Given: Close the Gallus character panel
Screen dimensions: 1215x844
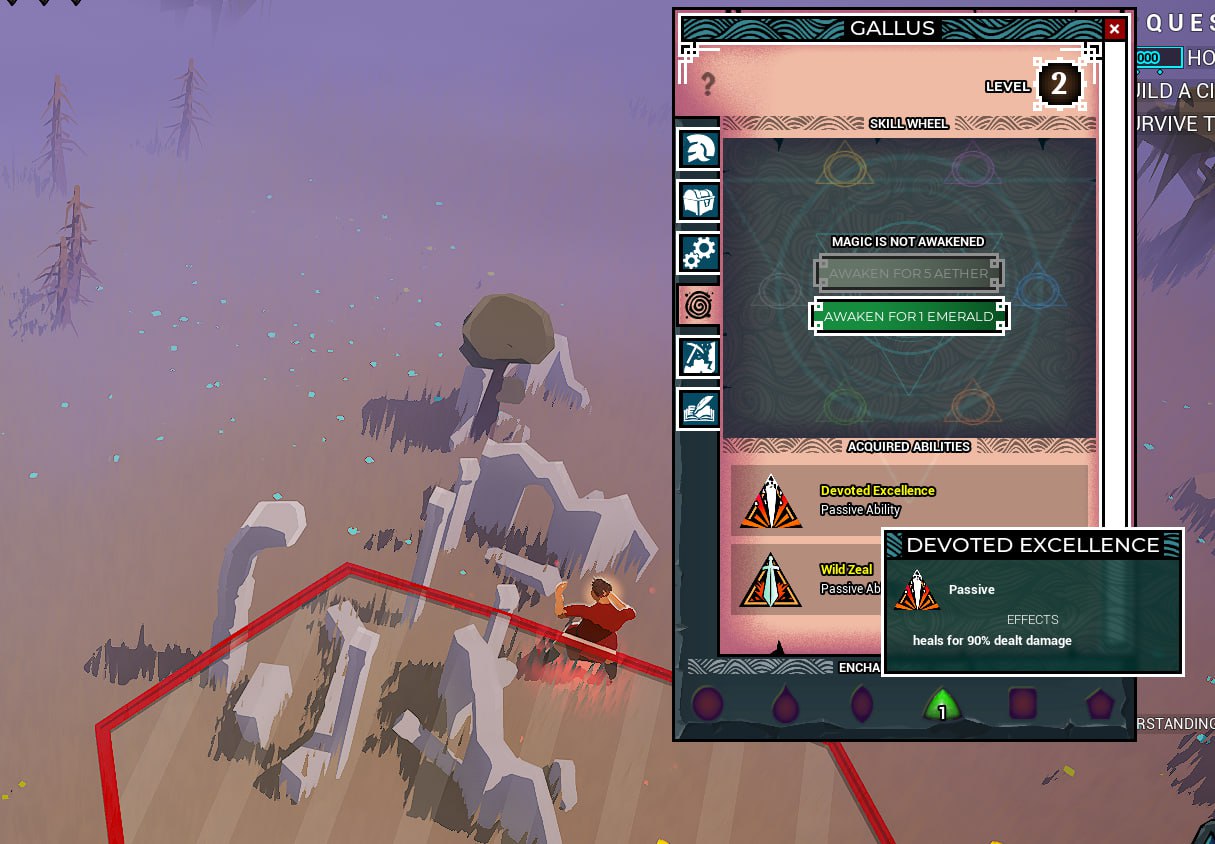Looking at the screenshot, I should 1114,29.
